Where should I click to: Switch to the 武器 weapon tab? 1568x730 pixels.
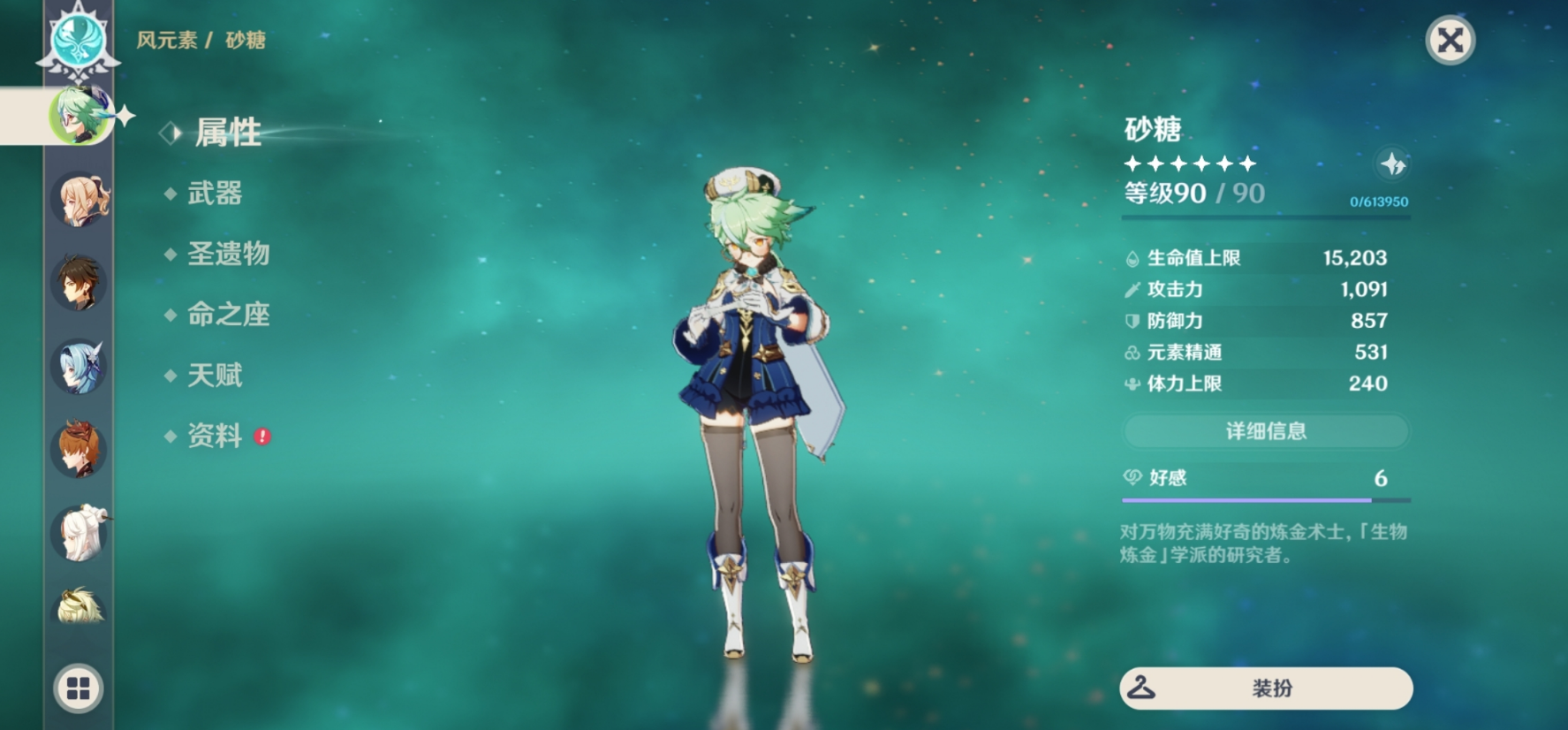coord(215,194)
